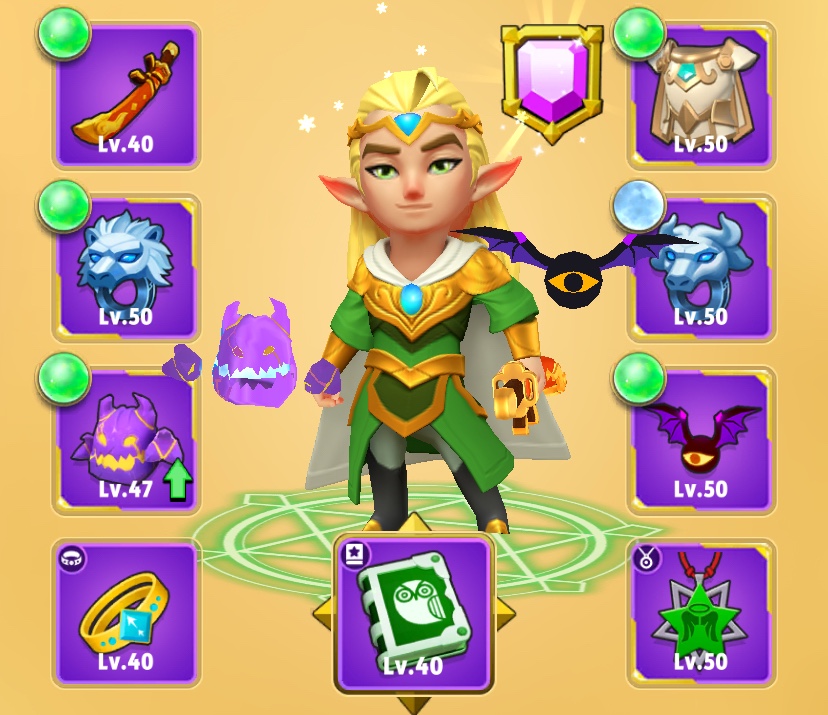Screen dimensions: 828x715
Task: Select the green owl spellbook slot
Action: [x=414, y=614]
